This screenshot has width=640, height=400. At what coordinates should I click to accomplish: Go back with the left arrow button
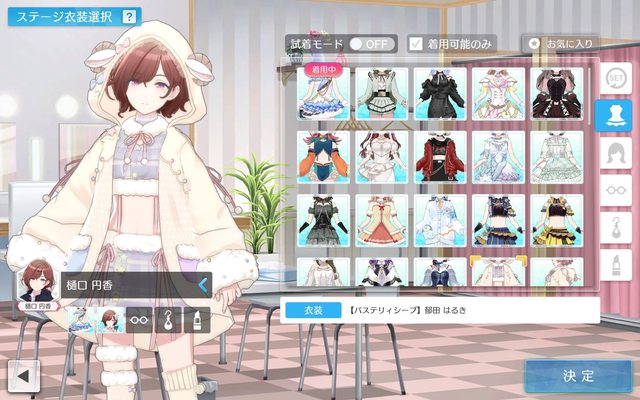point(23,376)
